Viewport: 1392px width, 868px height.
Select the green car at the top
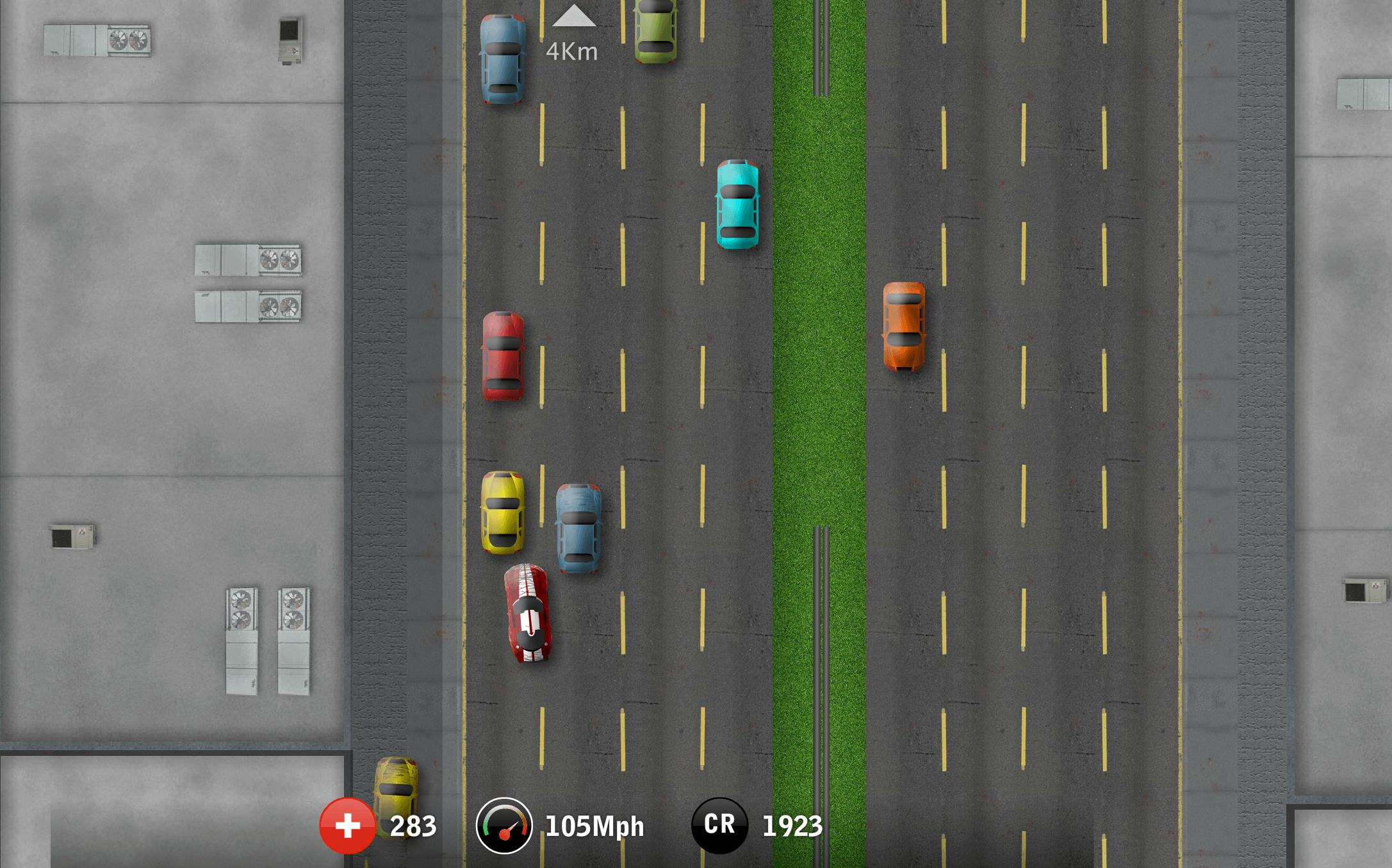pyautogui.click(x=655, y=29)
